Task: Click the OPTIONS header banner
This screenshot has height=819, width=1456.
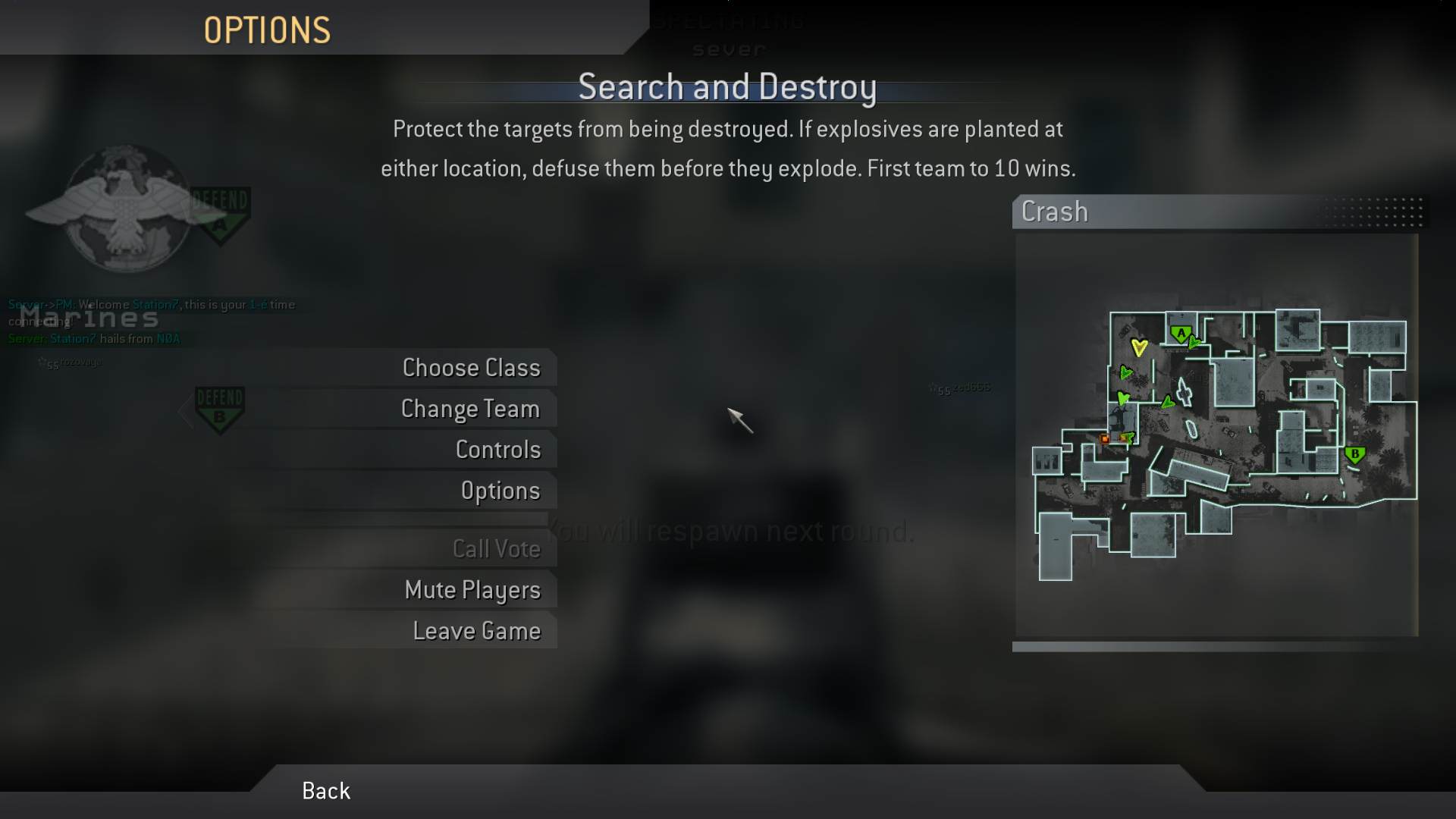Action: [x=267, y=30]
